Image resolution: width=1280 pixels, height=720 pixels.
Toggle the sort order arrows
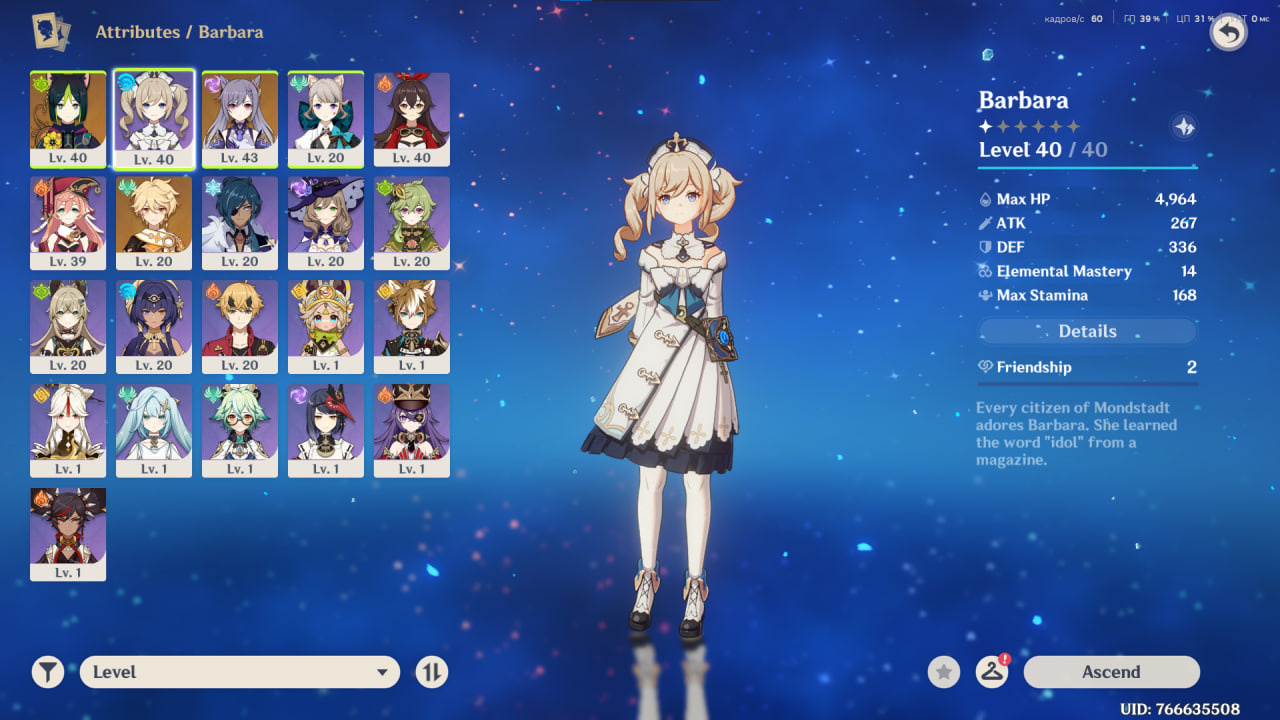pos(431,672)
